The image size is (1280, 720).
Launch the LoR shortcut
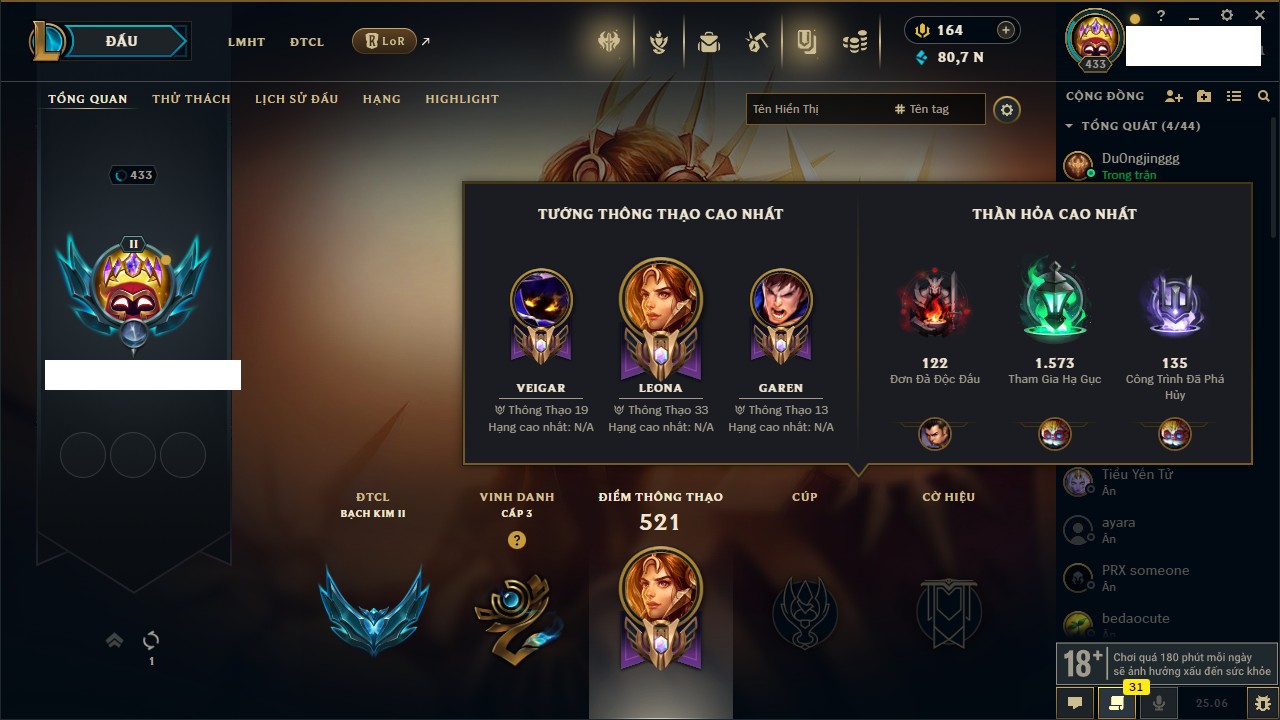tap(385, 41)
